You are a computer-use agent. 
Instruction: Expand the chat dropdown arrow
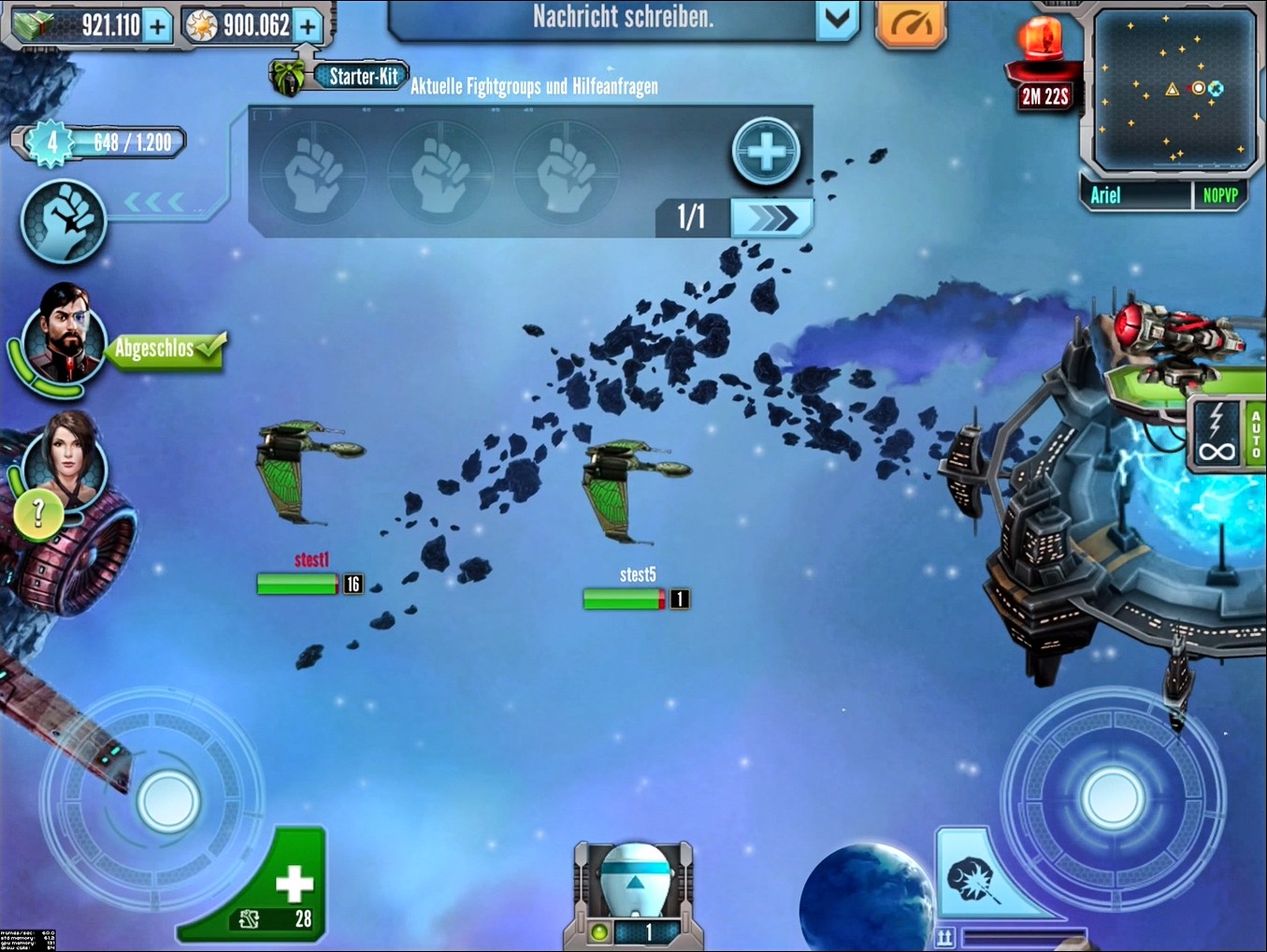[x=838, y=19]
